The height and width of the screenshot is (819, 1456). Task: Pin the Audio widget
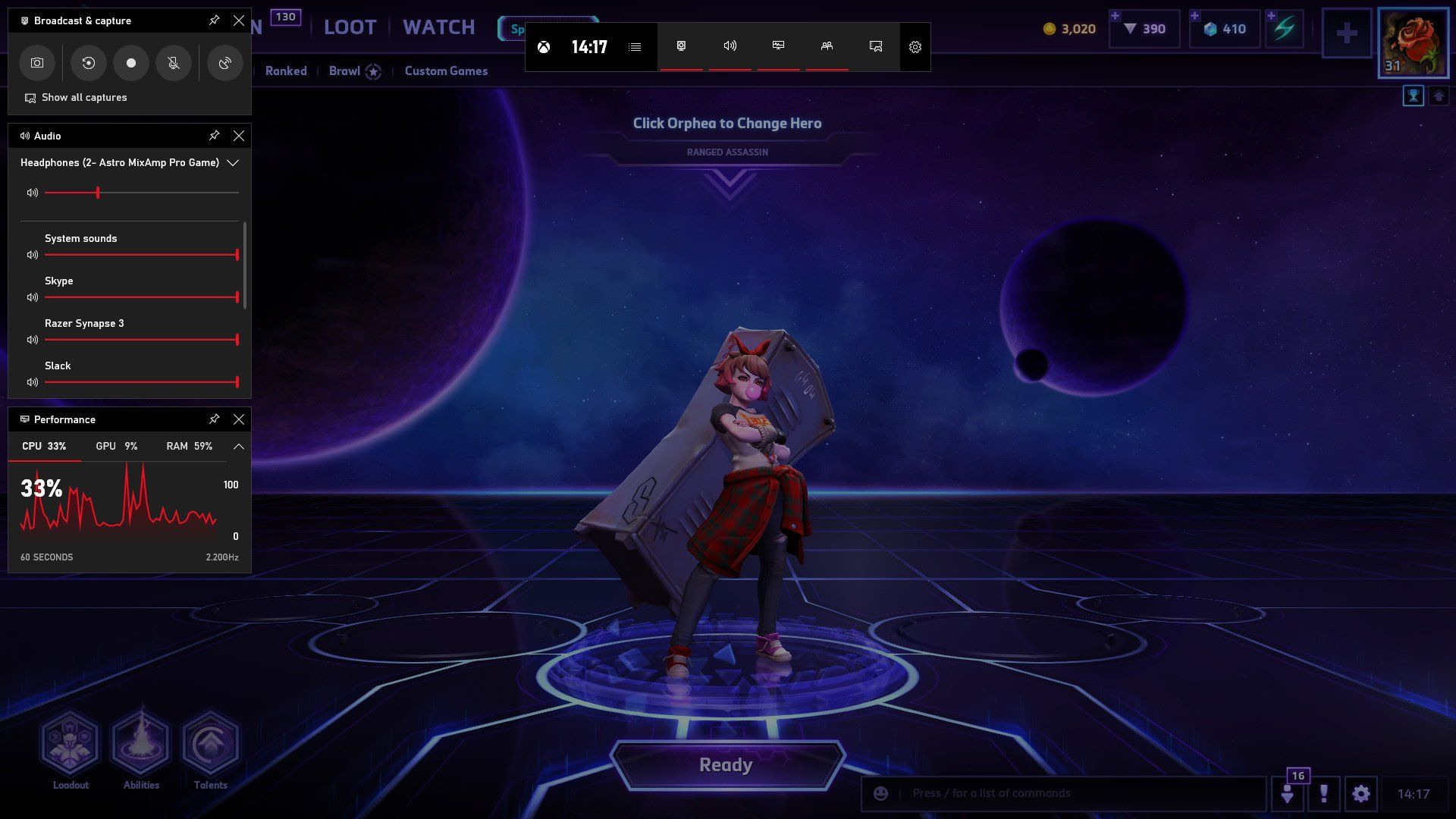(215, 136)
